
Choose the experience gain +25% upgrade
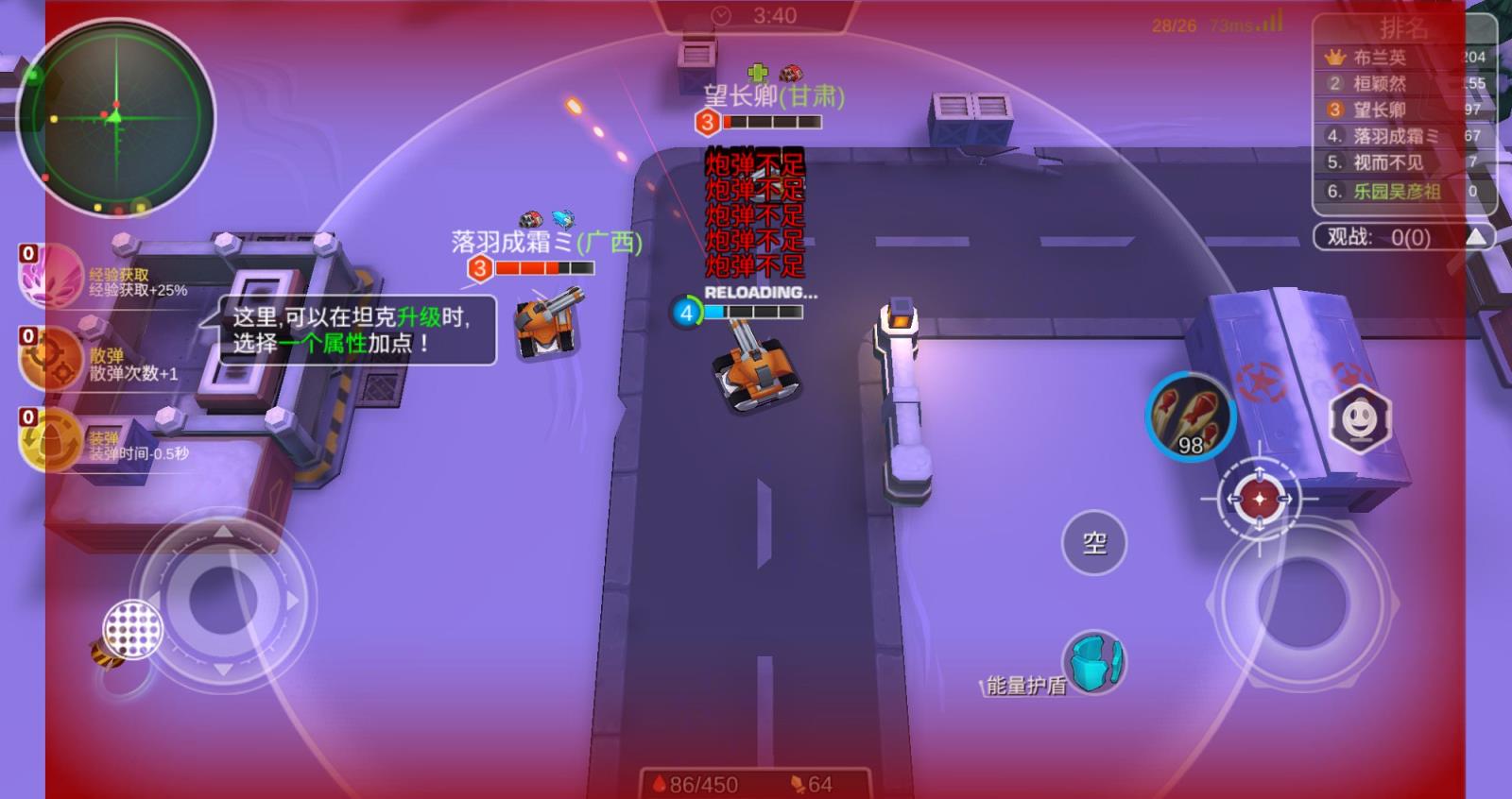pos(52,275)
